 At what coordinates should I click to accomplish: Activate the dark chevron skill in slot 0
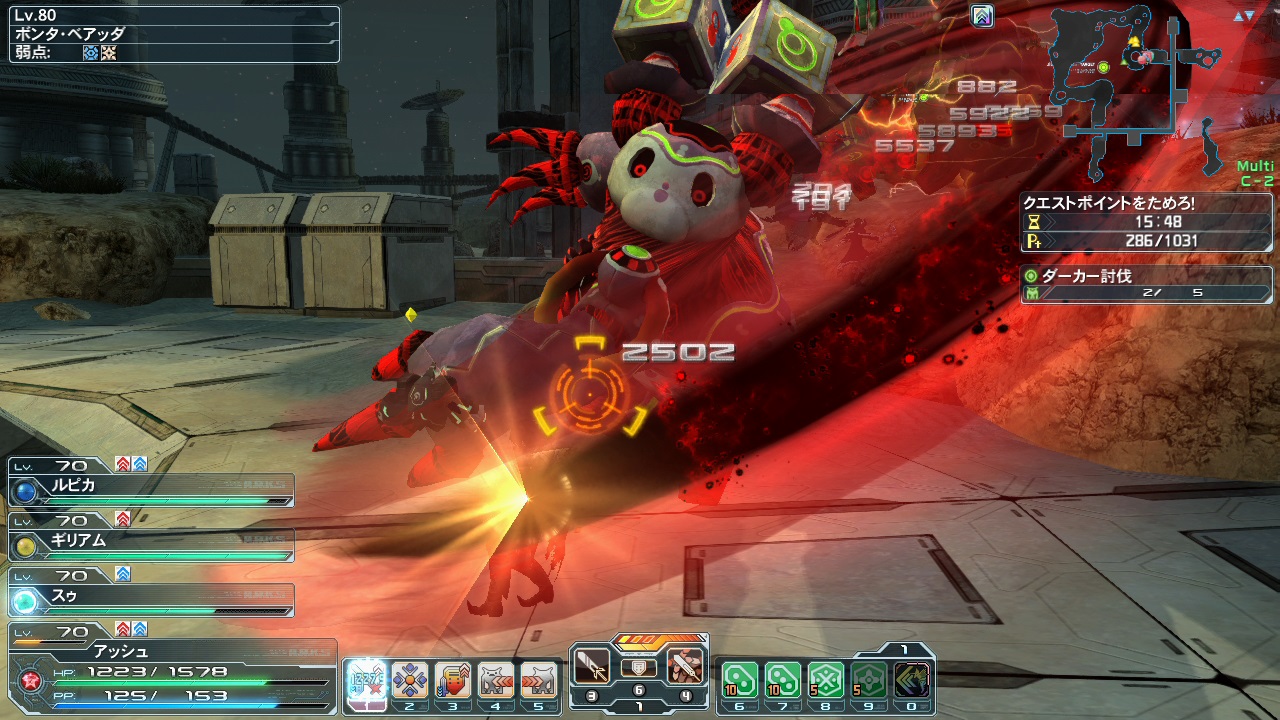pyautogui.click(x=912, y=681)
